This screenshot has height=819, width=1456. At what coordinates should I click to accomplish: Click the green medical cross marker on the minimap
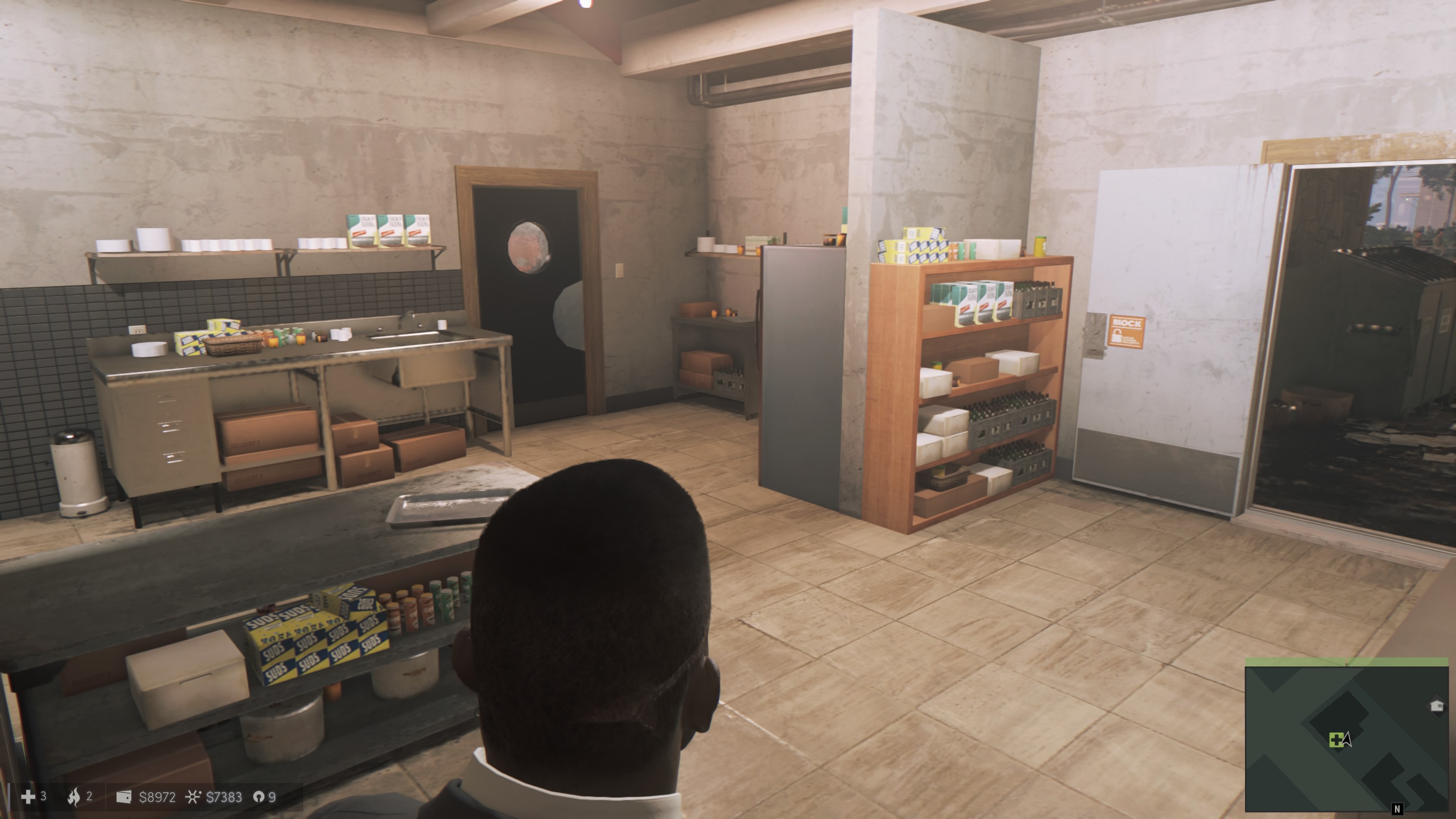click(1335, 740)
